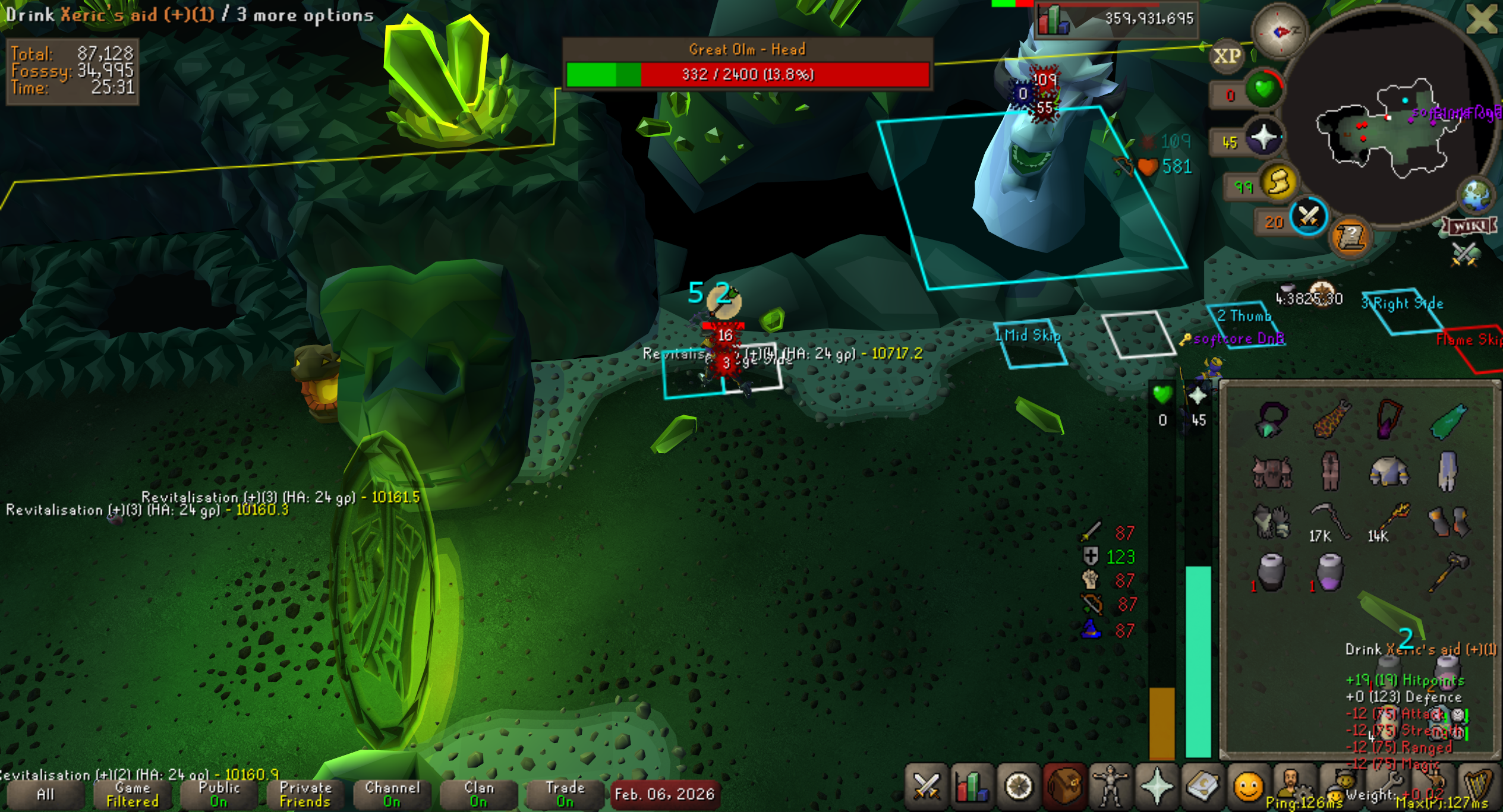
Task: Switch chat to the Clan tab
Action: click(478, 794)
